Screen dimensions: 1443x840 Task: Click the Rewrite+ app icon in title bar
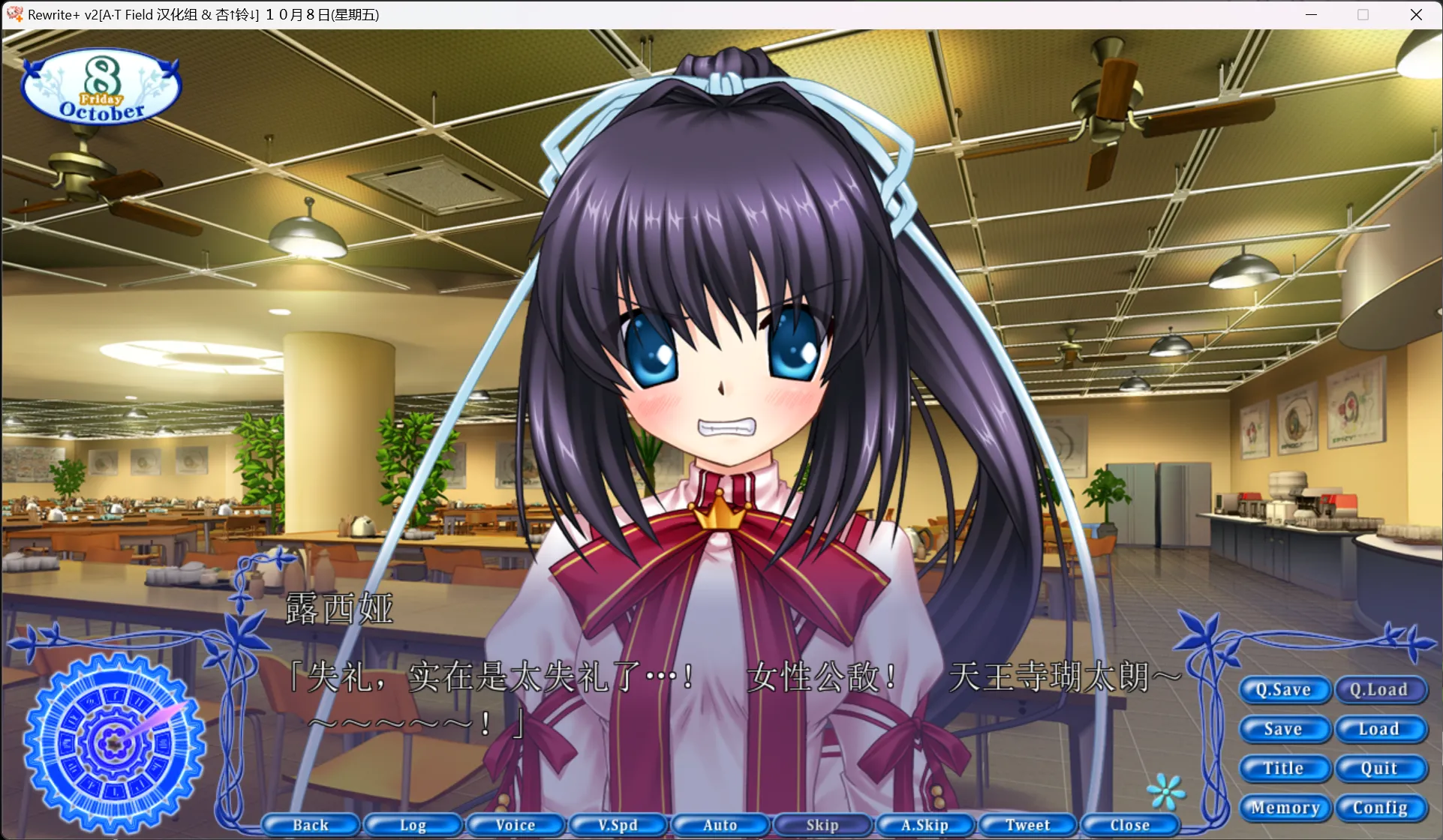(14, 14)
